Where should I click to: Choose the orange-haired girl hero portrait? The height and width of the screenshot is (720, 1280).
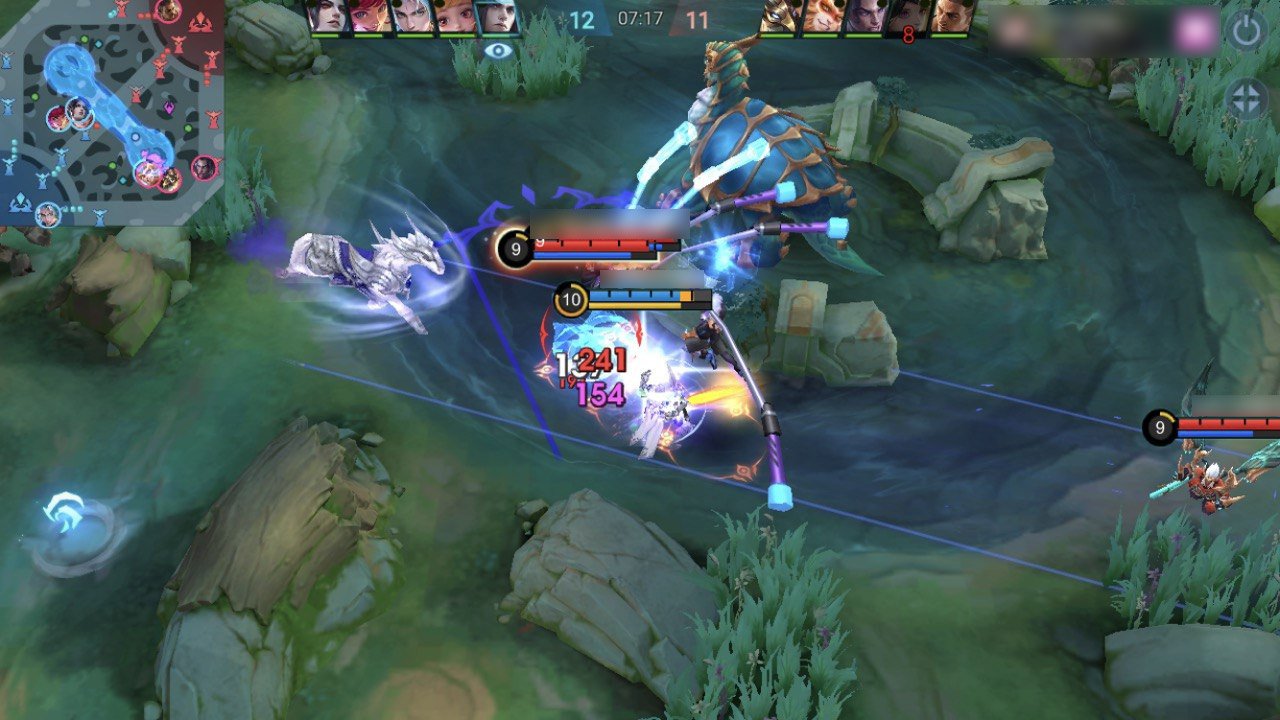tap(455, 17)
